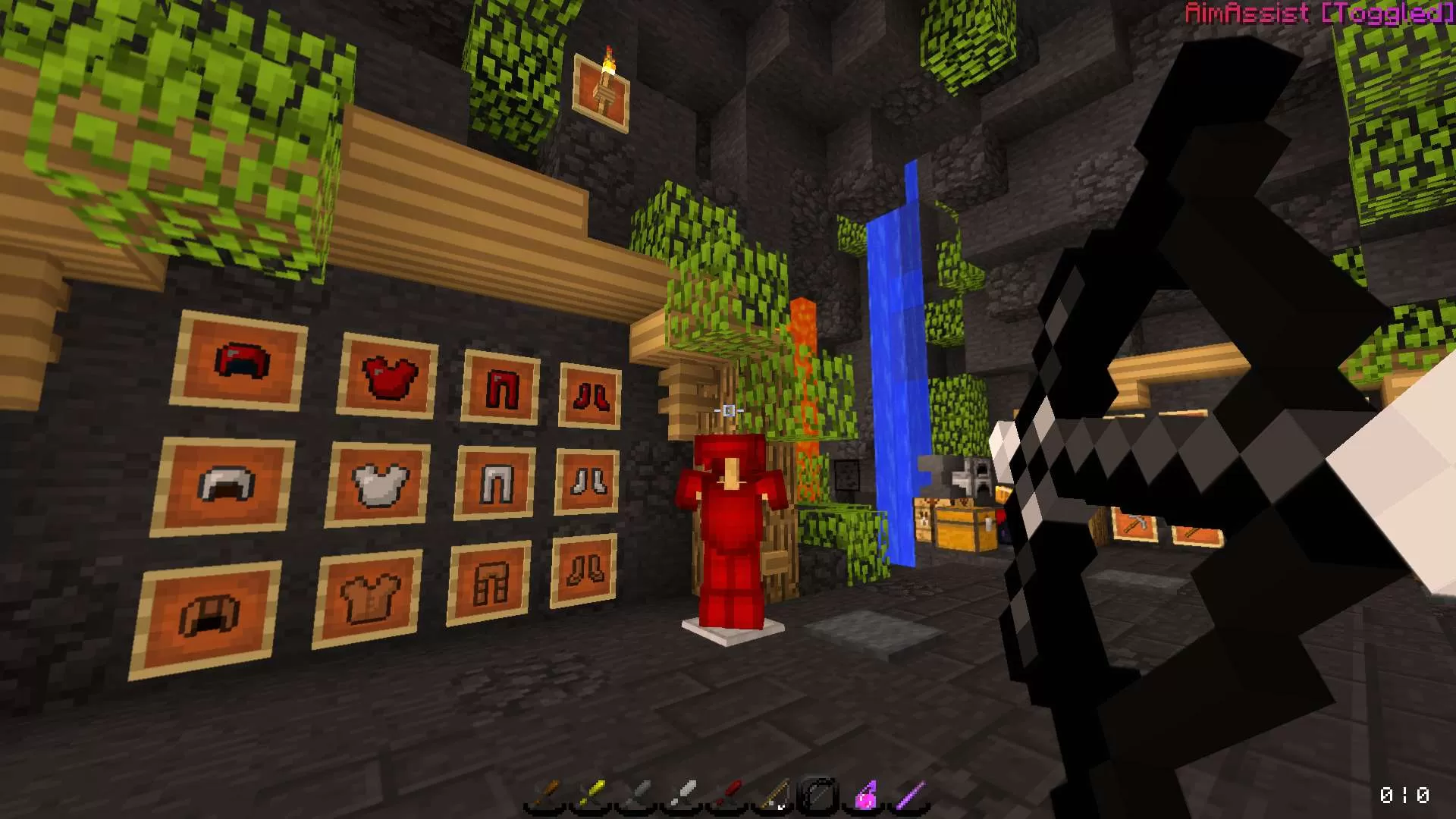
Task: Open the chest near the anvil
Action: (x=963, y=527)
